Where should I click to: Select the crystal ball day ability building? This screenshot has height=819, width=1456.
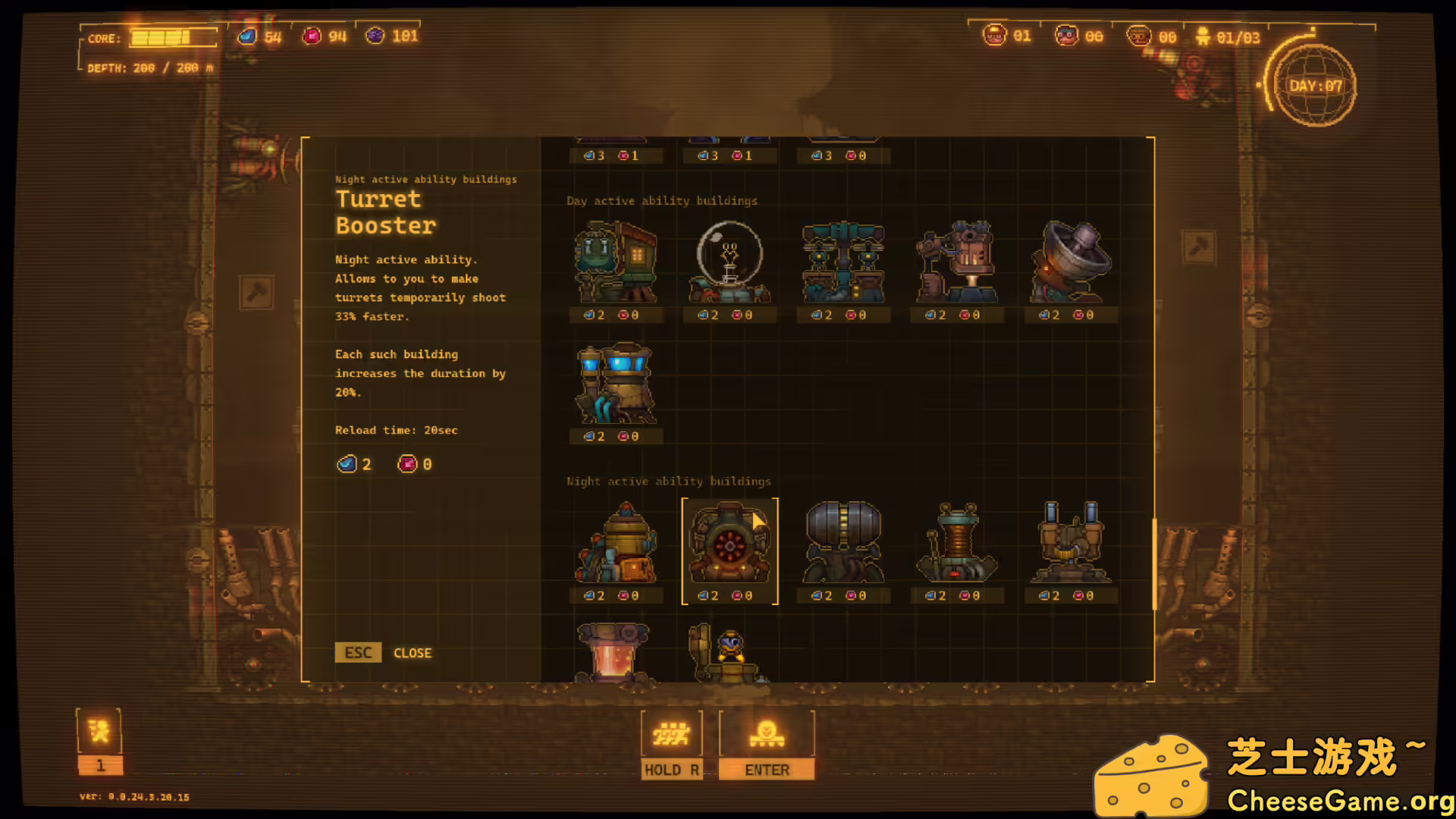pos(730,258)
